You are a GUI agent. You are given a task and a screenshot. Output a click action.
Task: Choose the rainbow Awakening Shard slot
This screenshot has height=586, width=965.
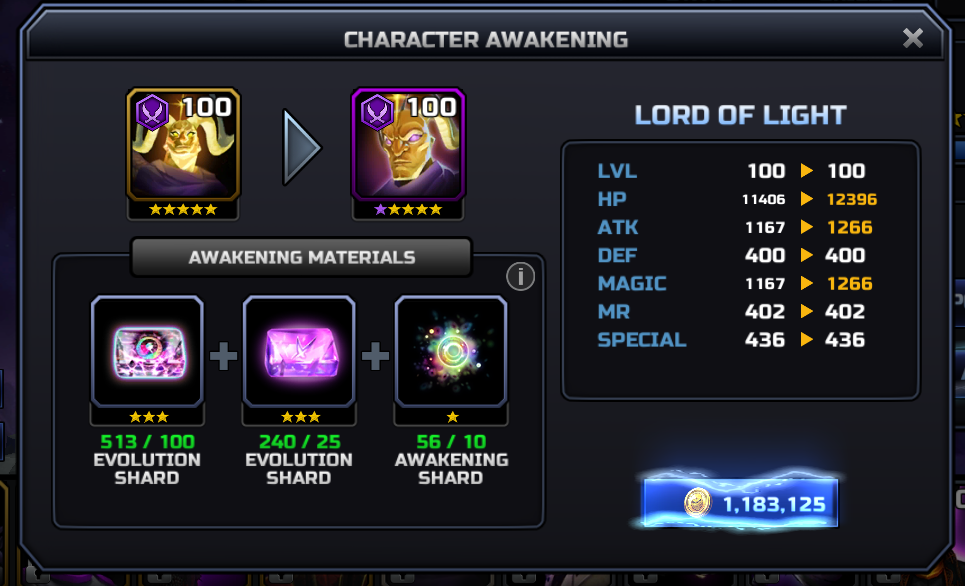(451, 352)
